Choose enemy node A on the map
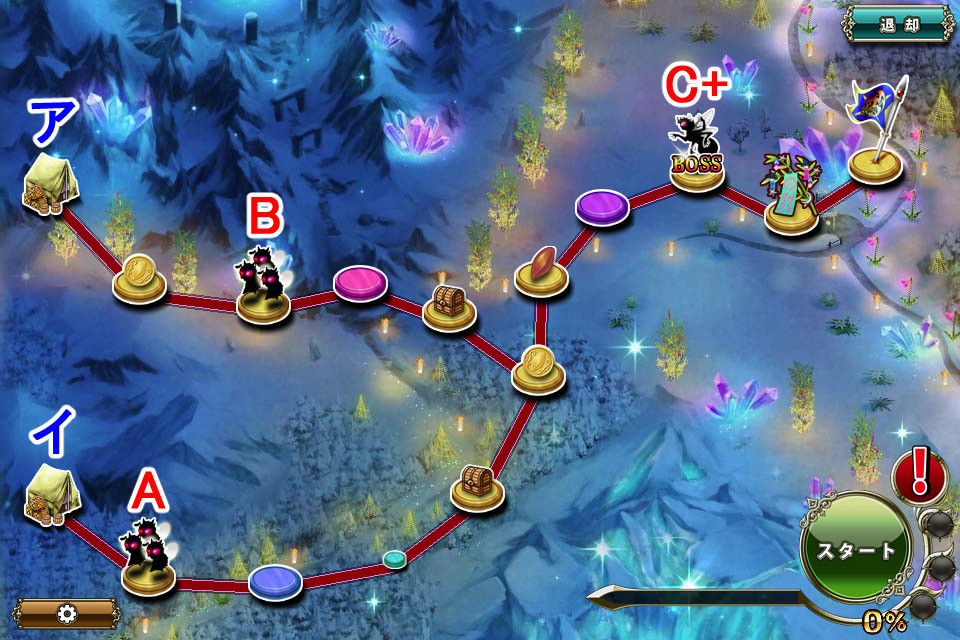The height and width of the screenshot is (640, 960). pos(148,560)
